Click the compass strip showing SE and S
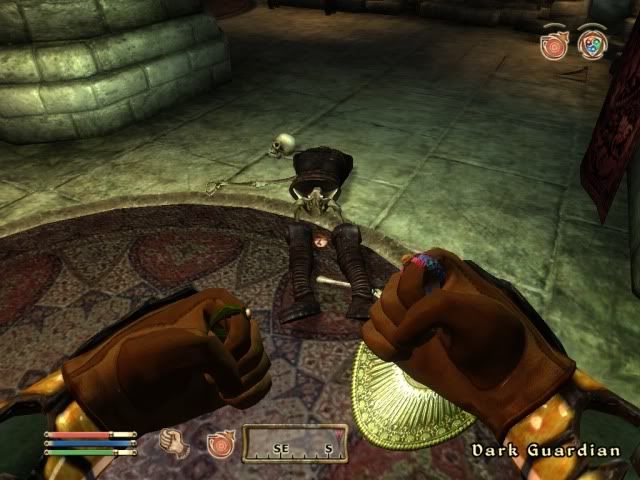 296,445
